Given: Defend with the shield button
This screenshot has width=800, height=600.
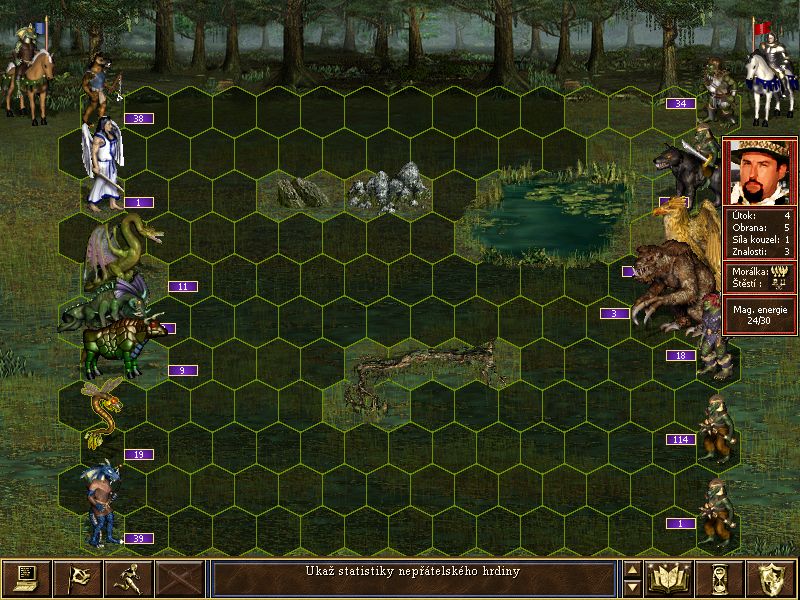Looking at the screenshot, I should pyautogui.click(x=772, y=578).
